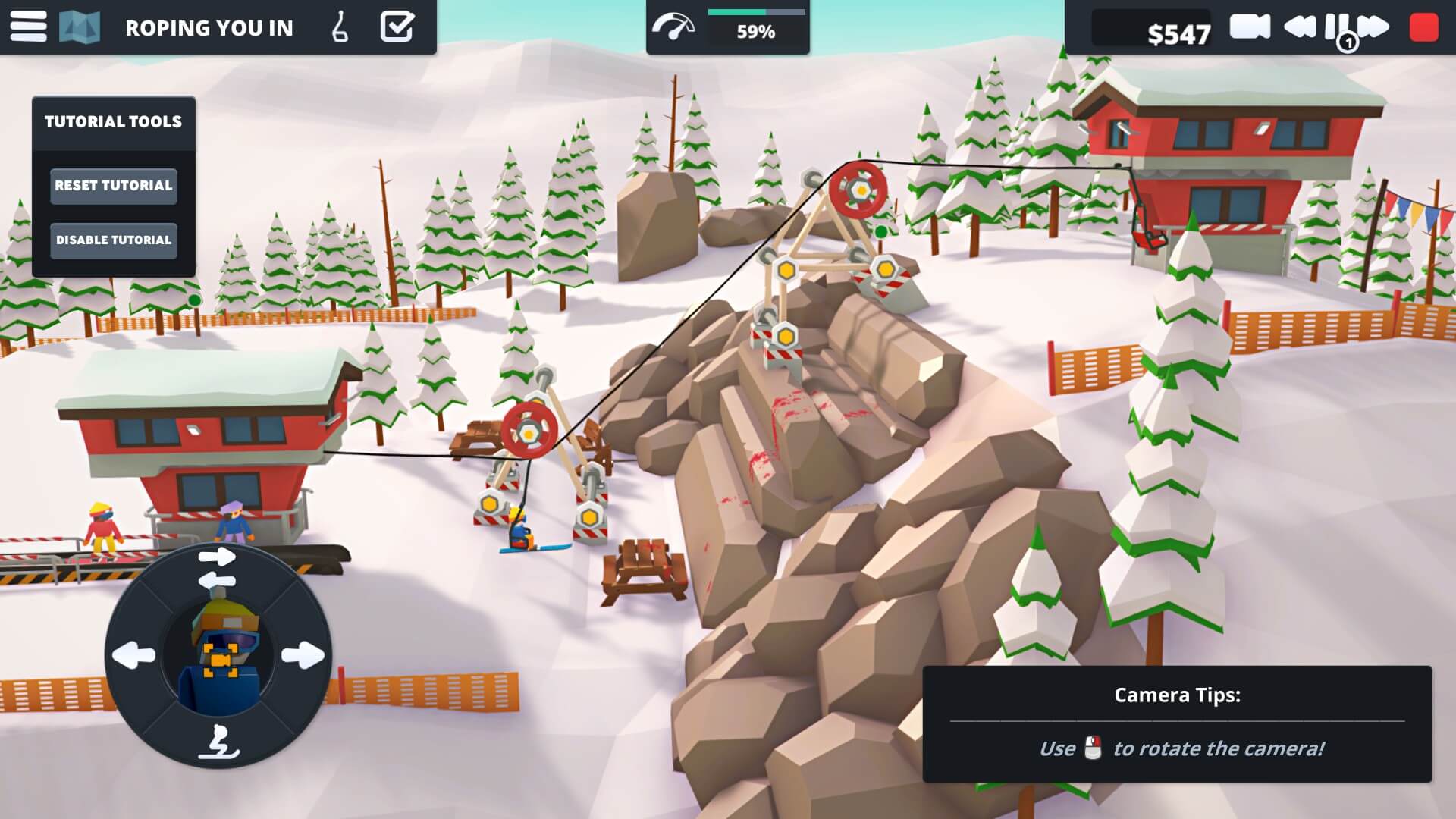
Task: Open the hamburger main menu
Action: (x=28, y=27)
